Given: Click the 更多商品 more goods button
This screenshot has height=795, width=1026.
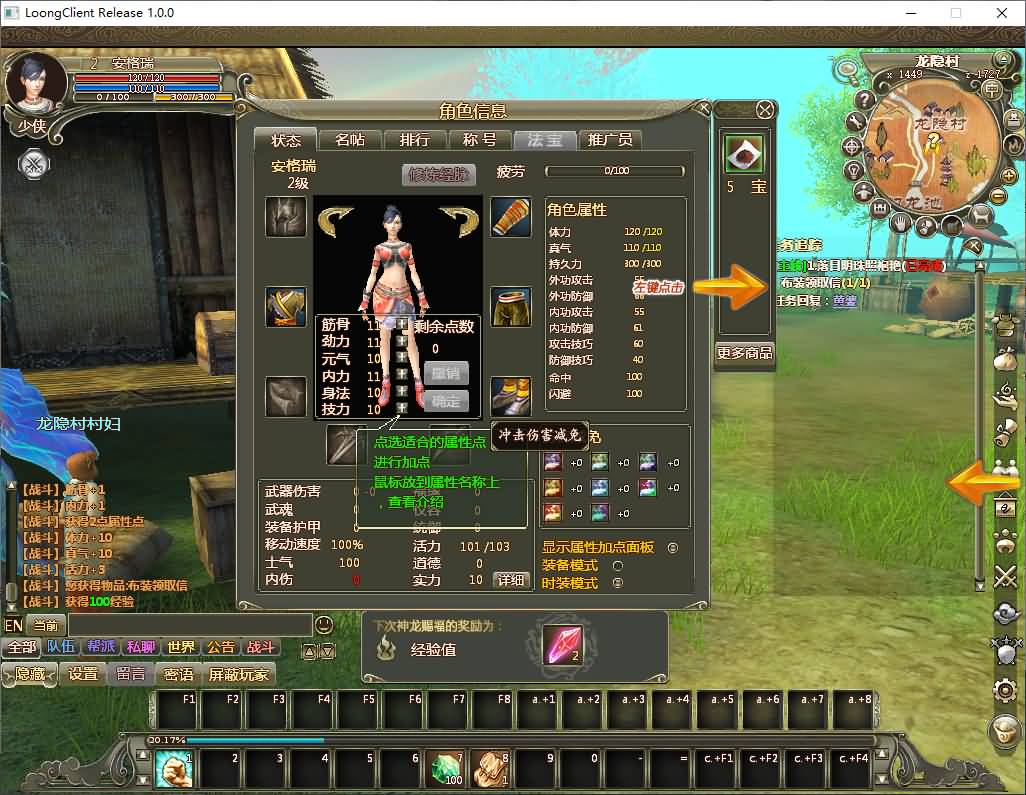Looking at the screenshot, I should [745, 353].
